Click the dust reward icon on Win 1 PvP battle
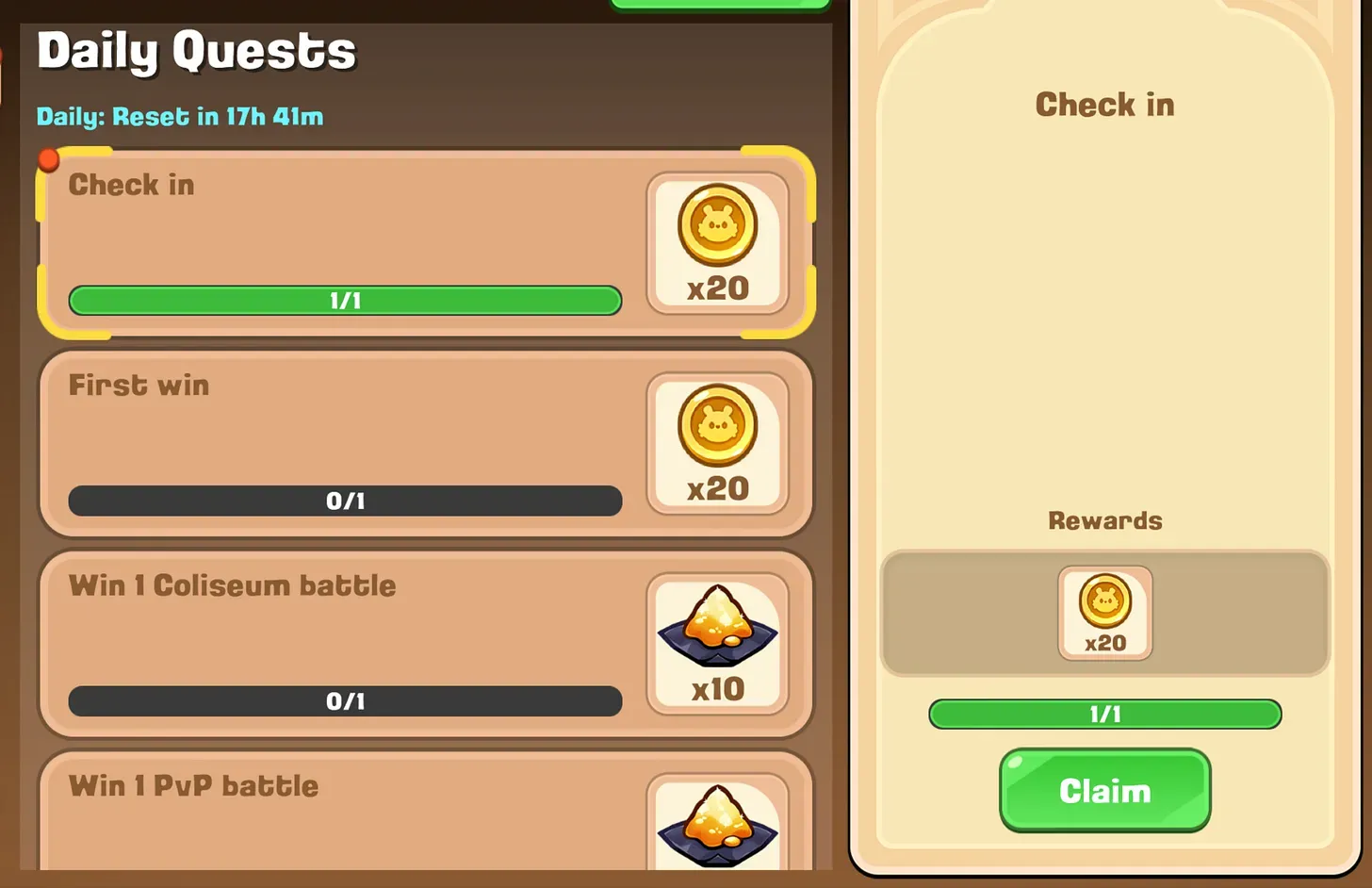 pyautogui.click(x=717, y=825)
